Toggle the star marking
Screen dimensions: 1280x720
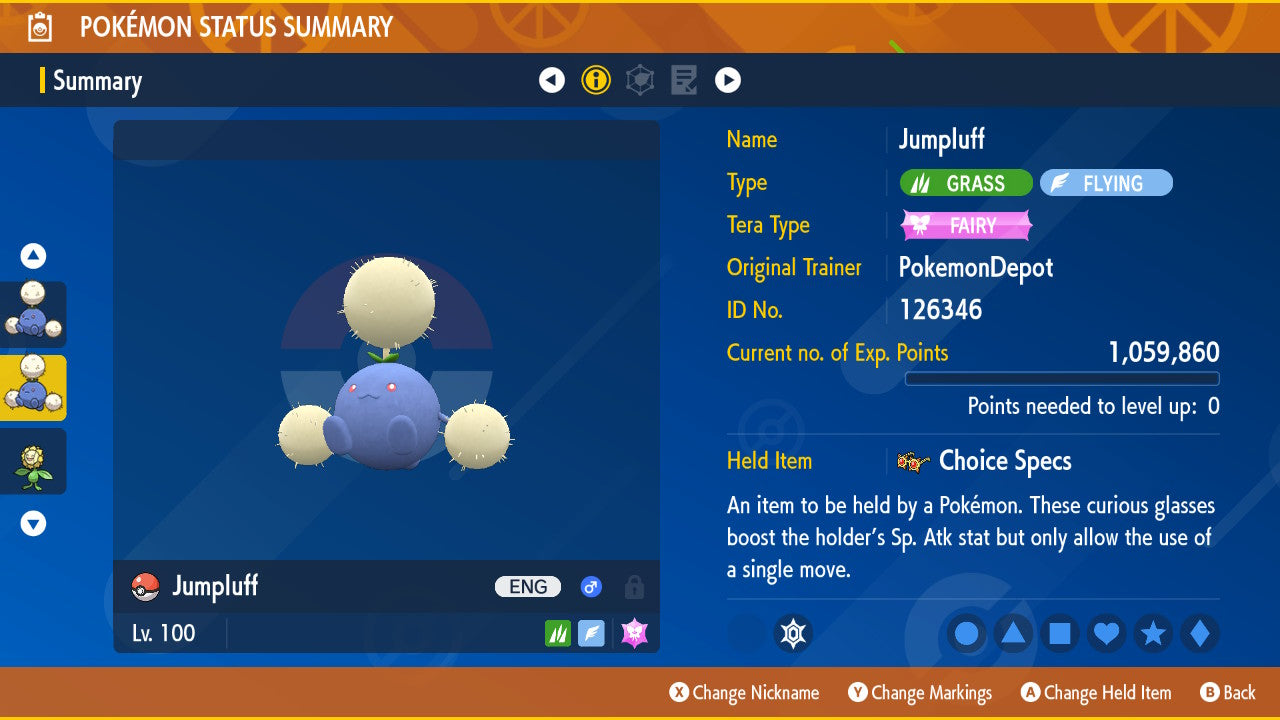(1153, 634)
